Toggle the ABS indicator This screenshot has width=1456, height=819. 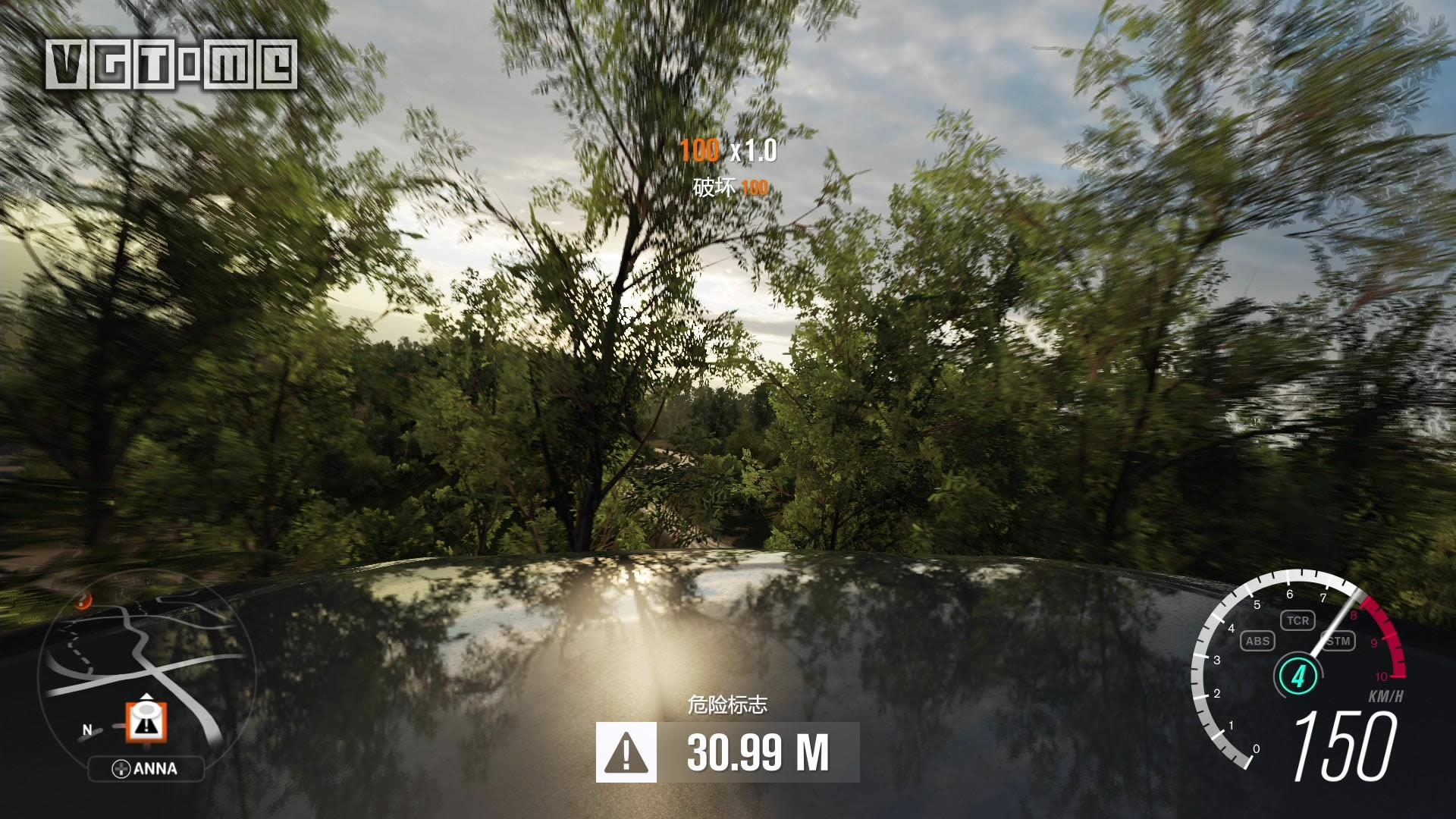click(1257, 641)
